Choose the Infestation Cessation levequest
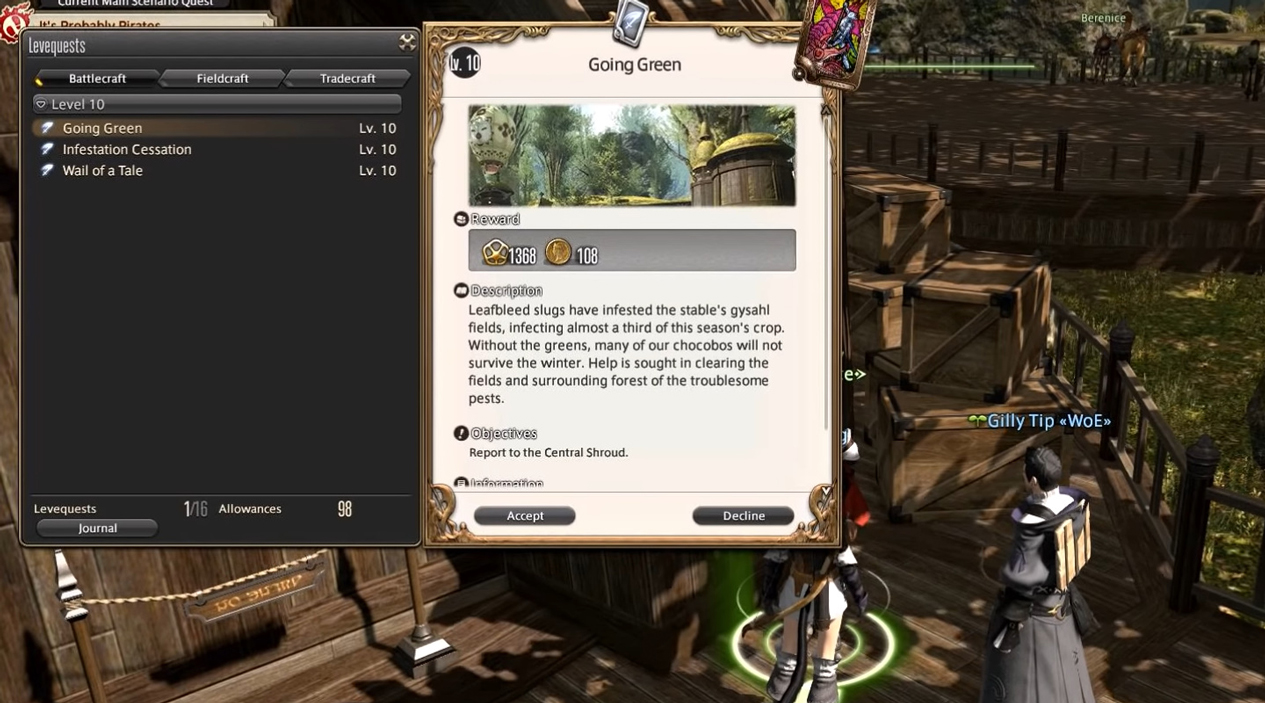 pos(127,149)
